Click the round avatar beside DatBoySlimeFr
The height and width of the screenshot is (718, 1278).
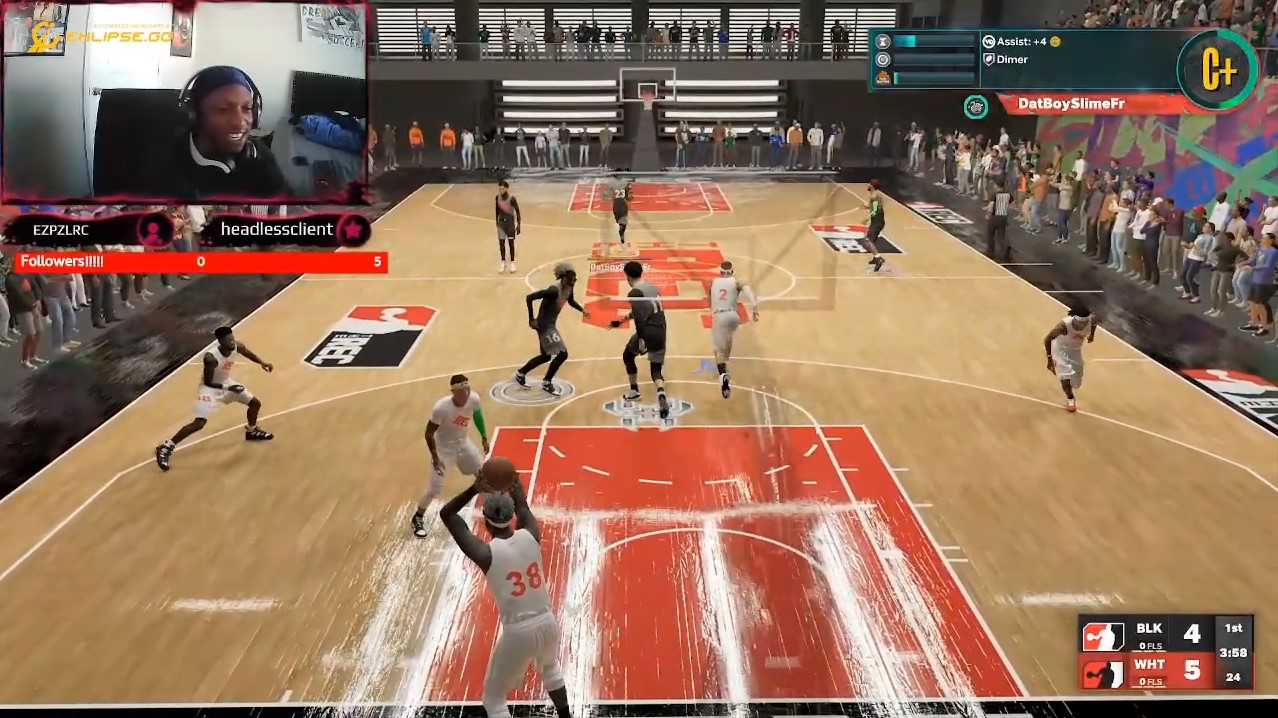pyautogui.click(x=976, y=106)
